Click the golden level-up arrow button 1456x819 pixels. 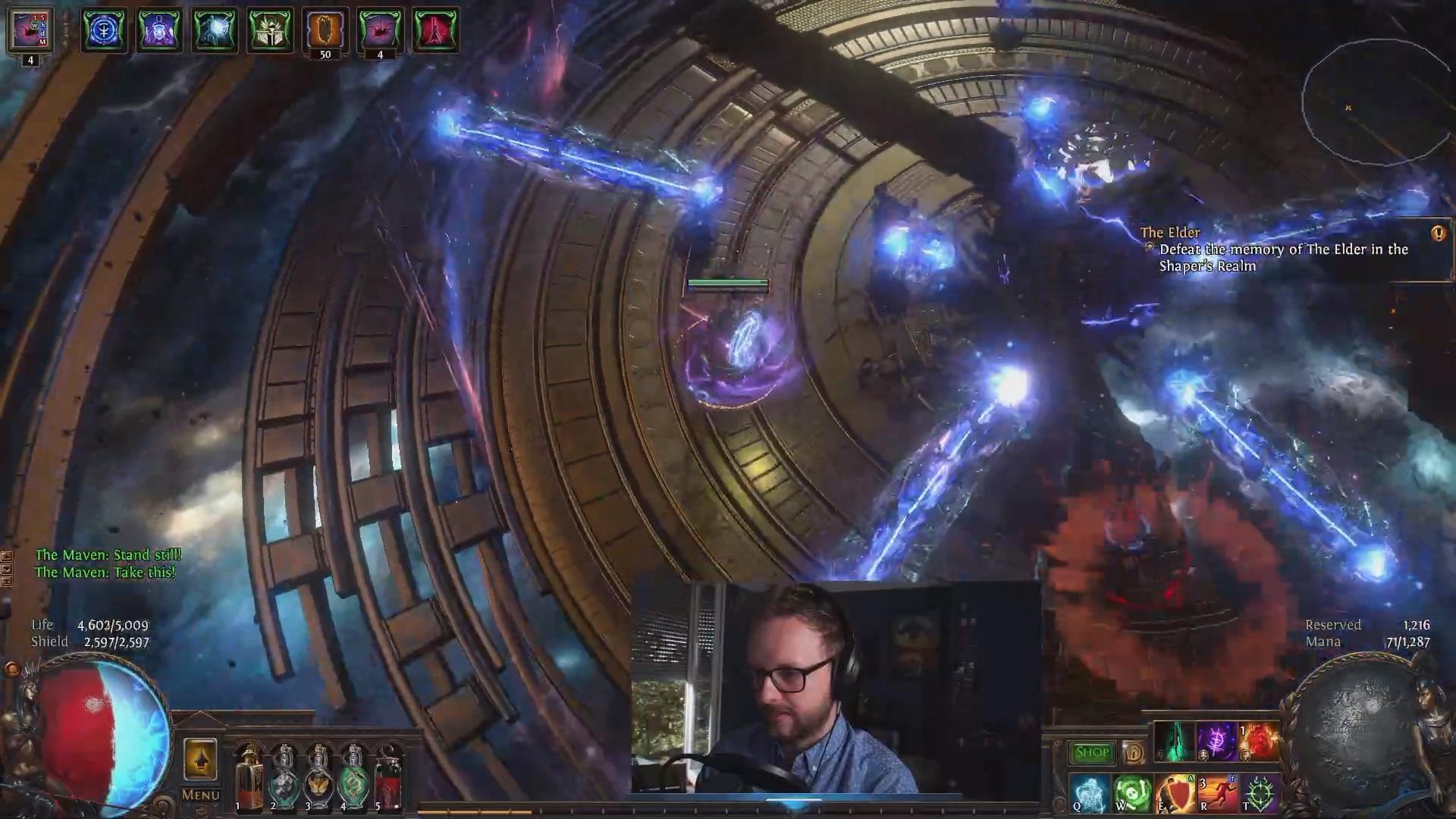click(x=200, y=759)
